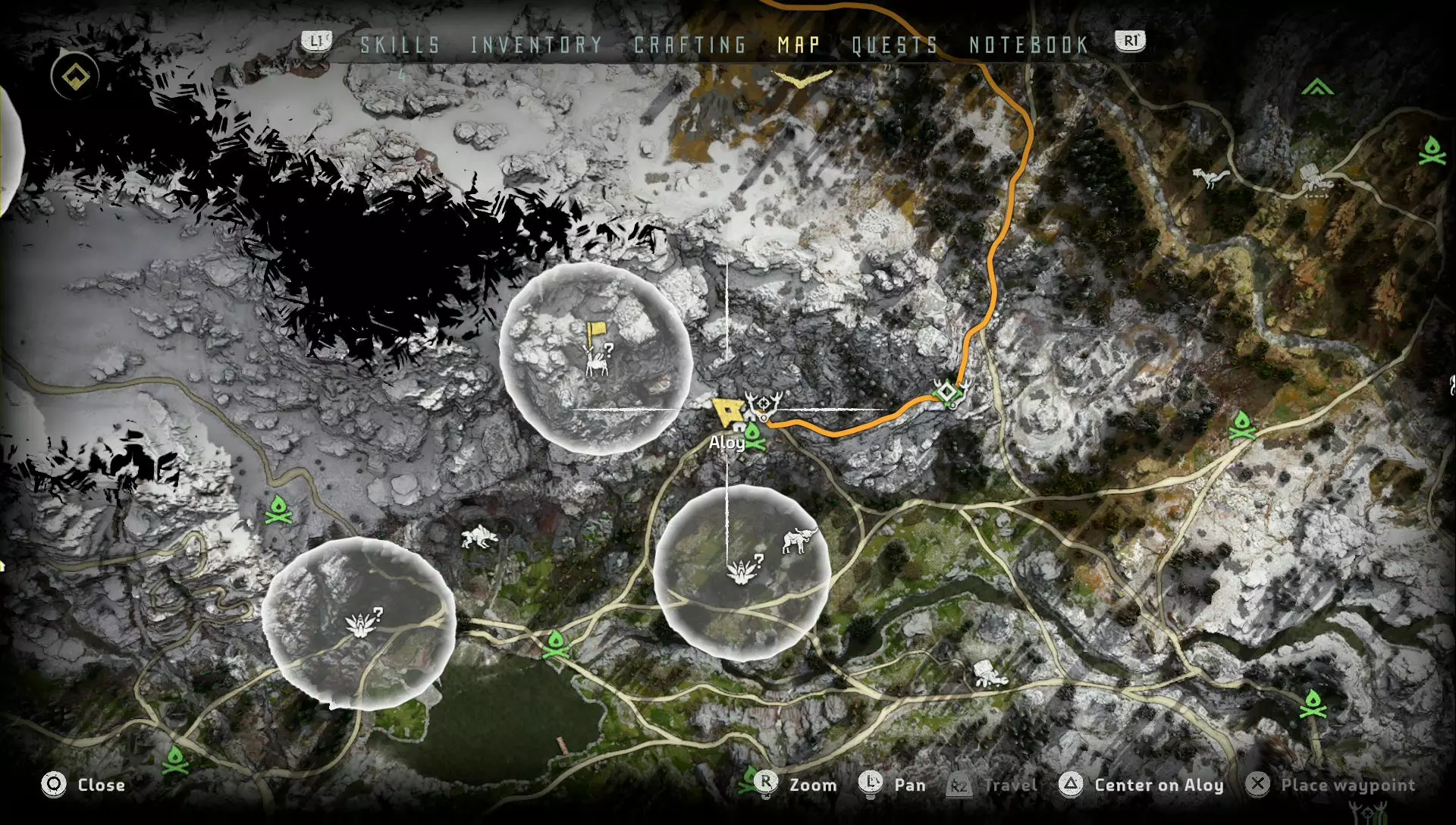The width and height of the screenshot is (1456, 825).
Task: Click the yellow diamond icon in the corner
Action: pyautogui.click(x=75, y=77)
